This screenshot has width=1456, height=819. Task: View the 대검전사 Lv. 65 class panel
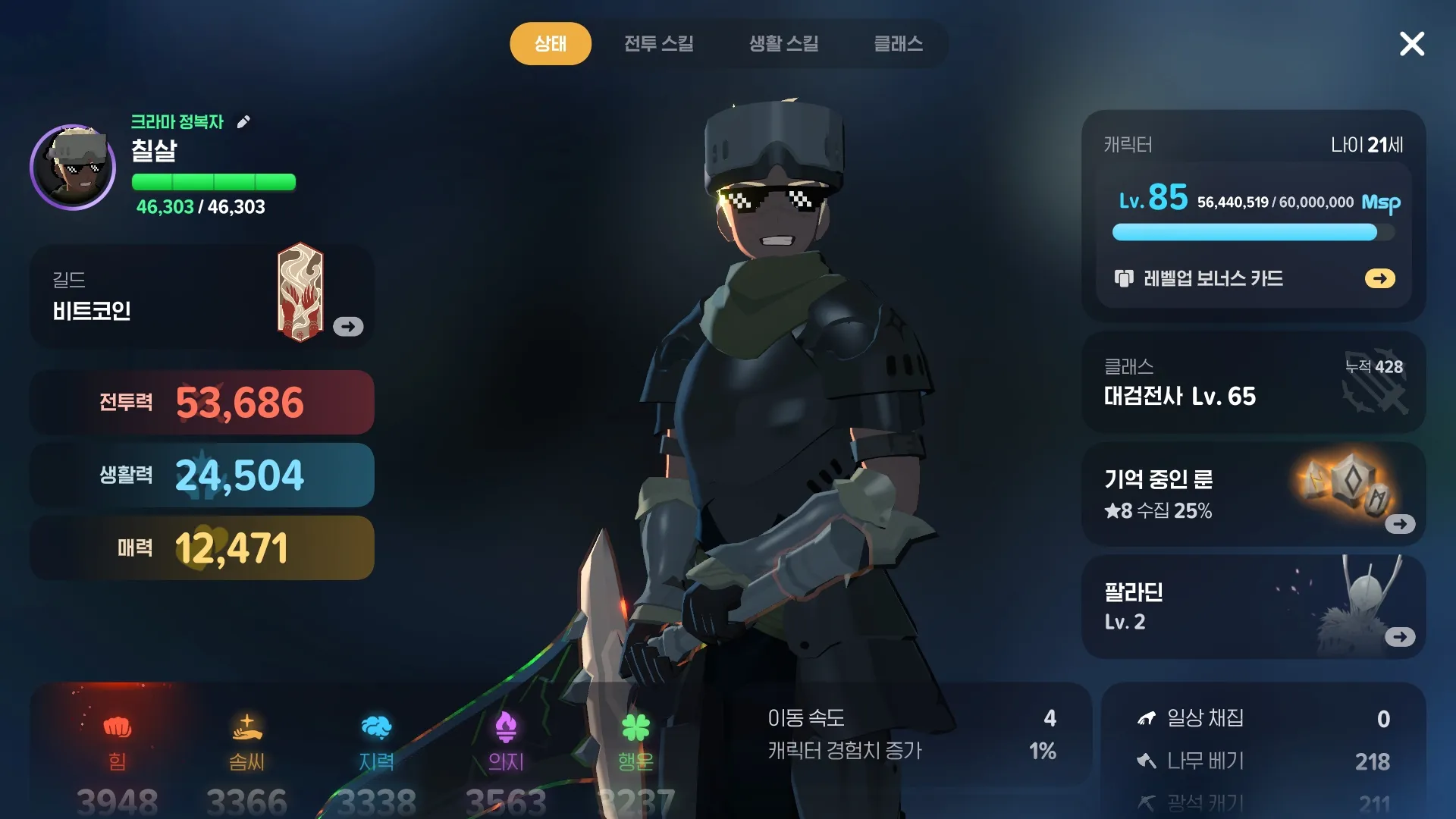coord(1253,383)
